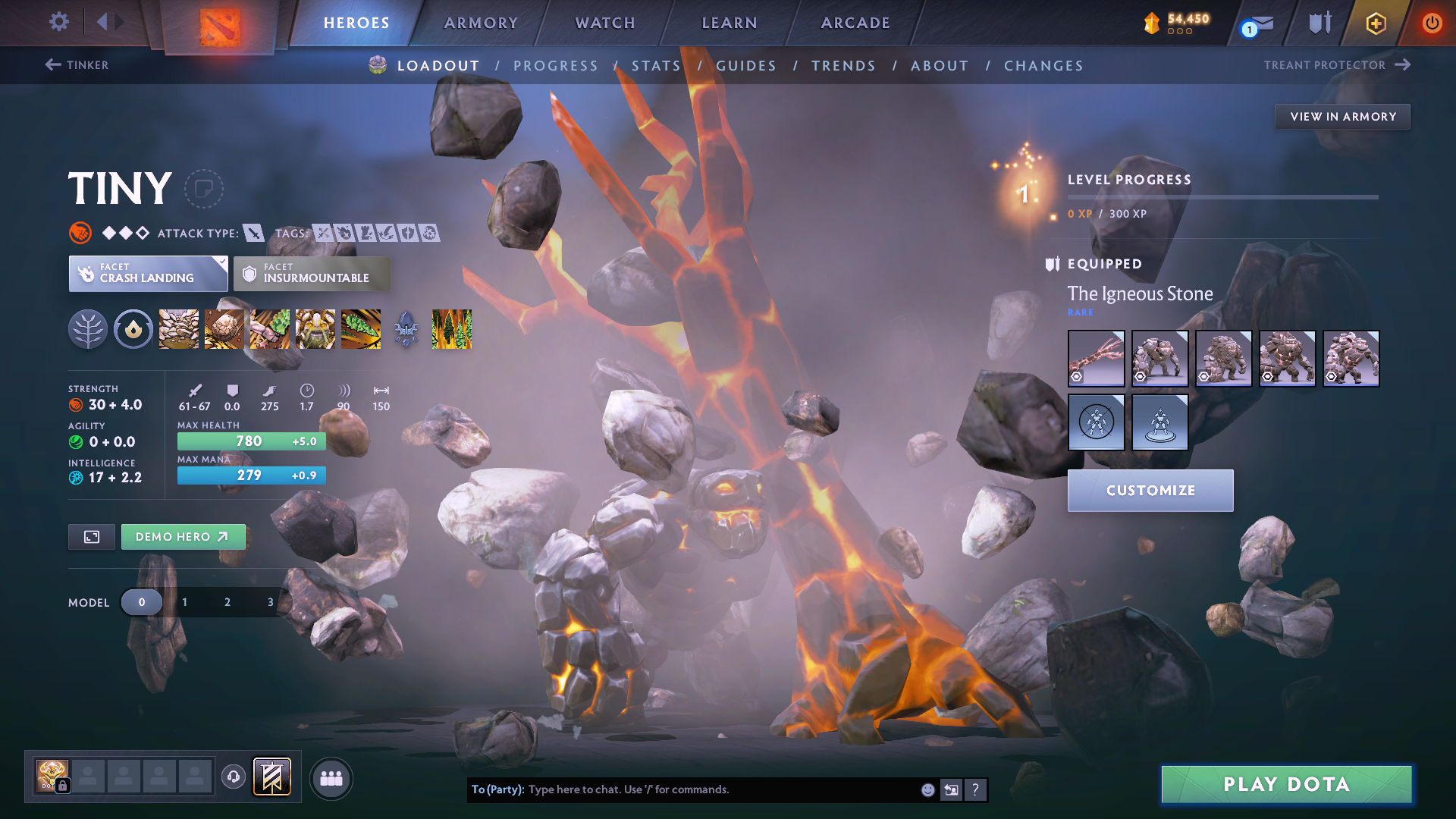Screen dimensions: 1456x819
Task: Select model variant 2
Action: point(227,601)
